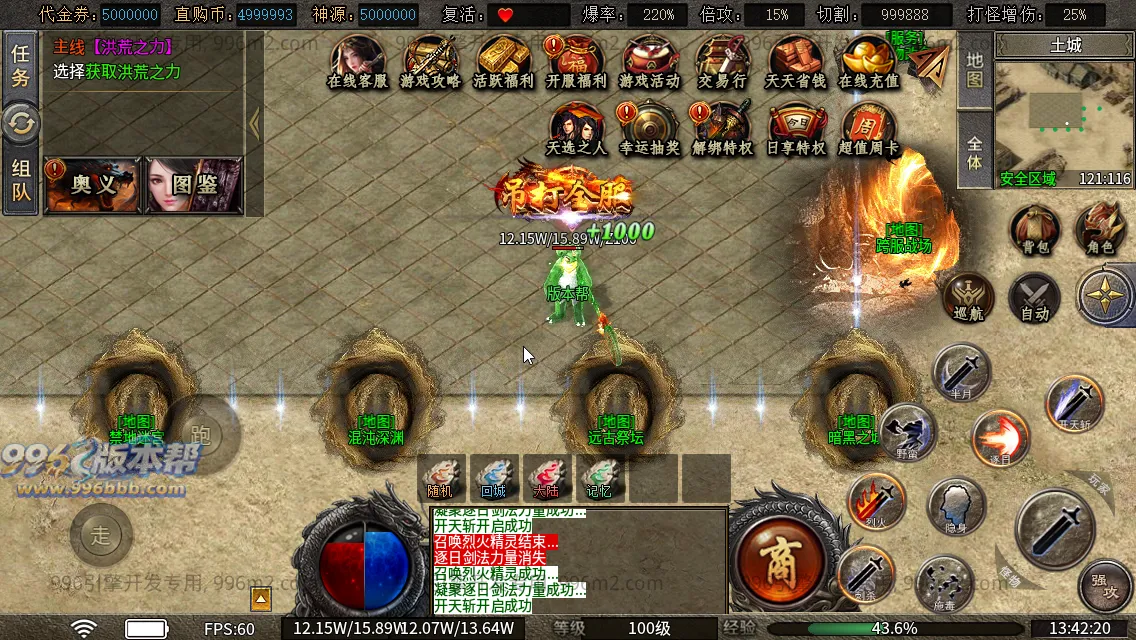Image resolution: width=1136 pixels, height=640 pixels.
Task: Activate the 巡航 cruise button
Action: pos(968,297)
